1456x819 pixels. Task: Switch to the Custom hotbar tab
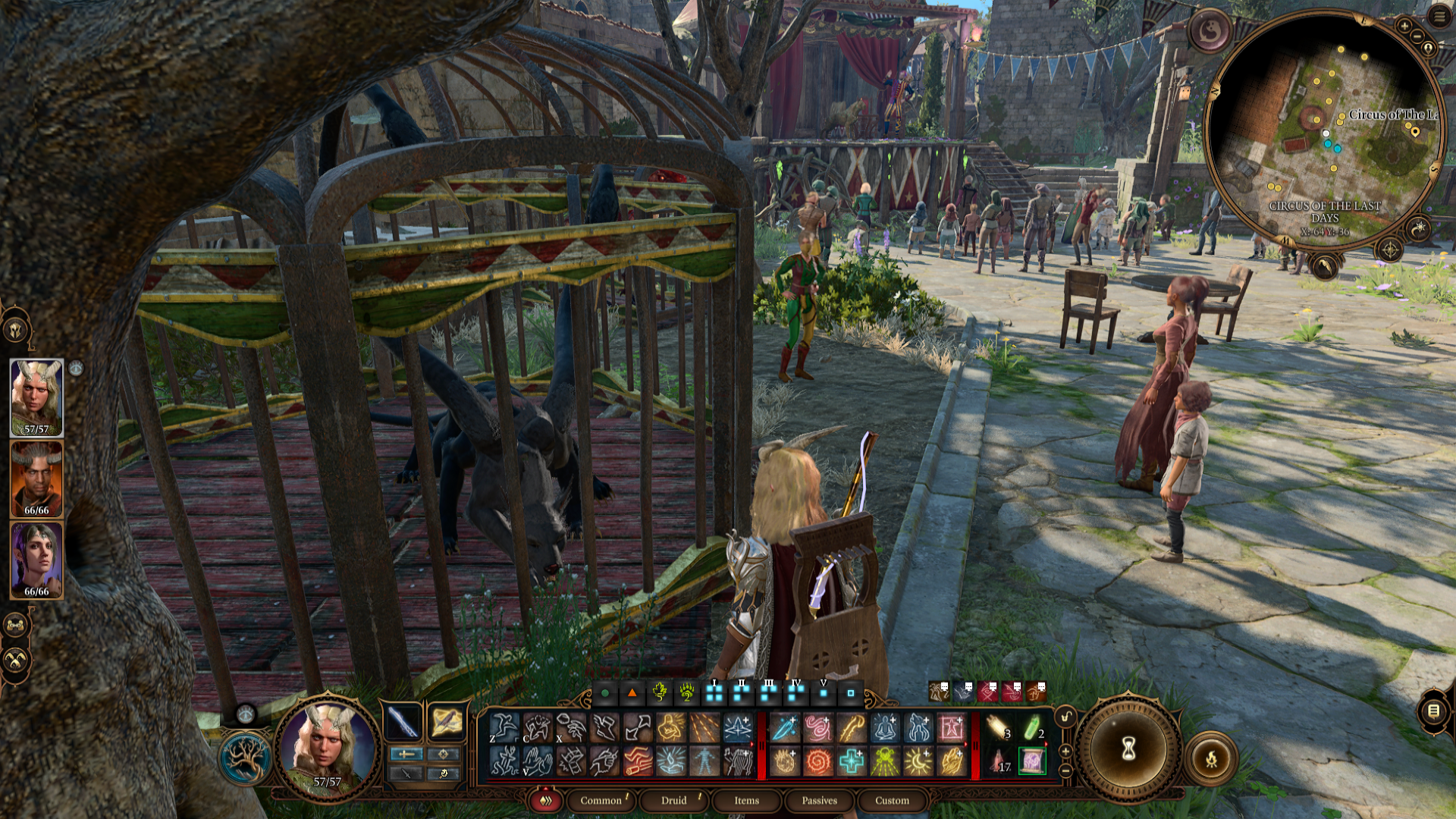pyautogui.click(x=892, y=801)
